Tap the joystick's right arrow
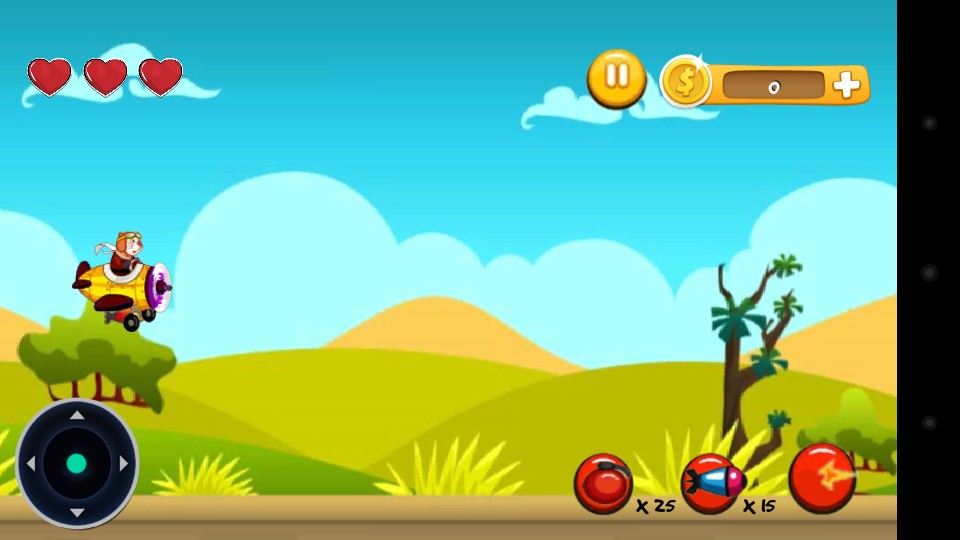The image size is (960, 540). click(x=124, y=464)
